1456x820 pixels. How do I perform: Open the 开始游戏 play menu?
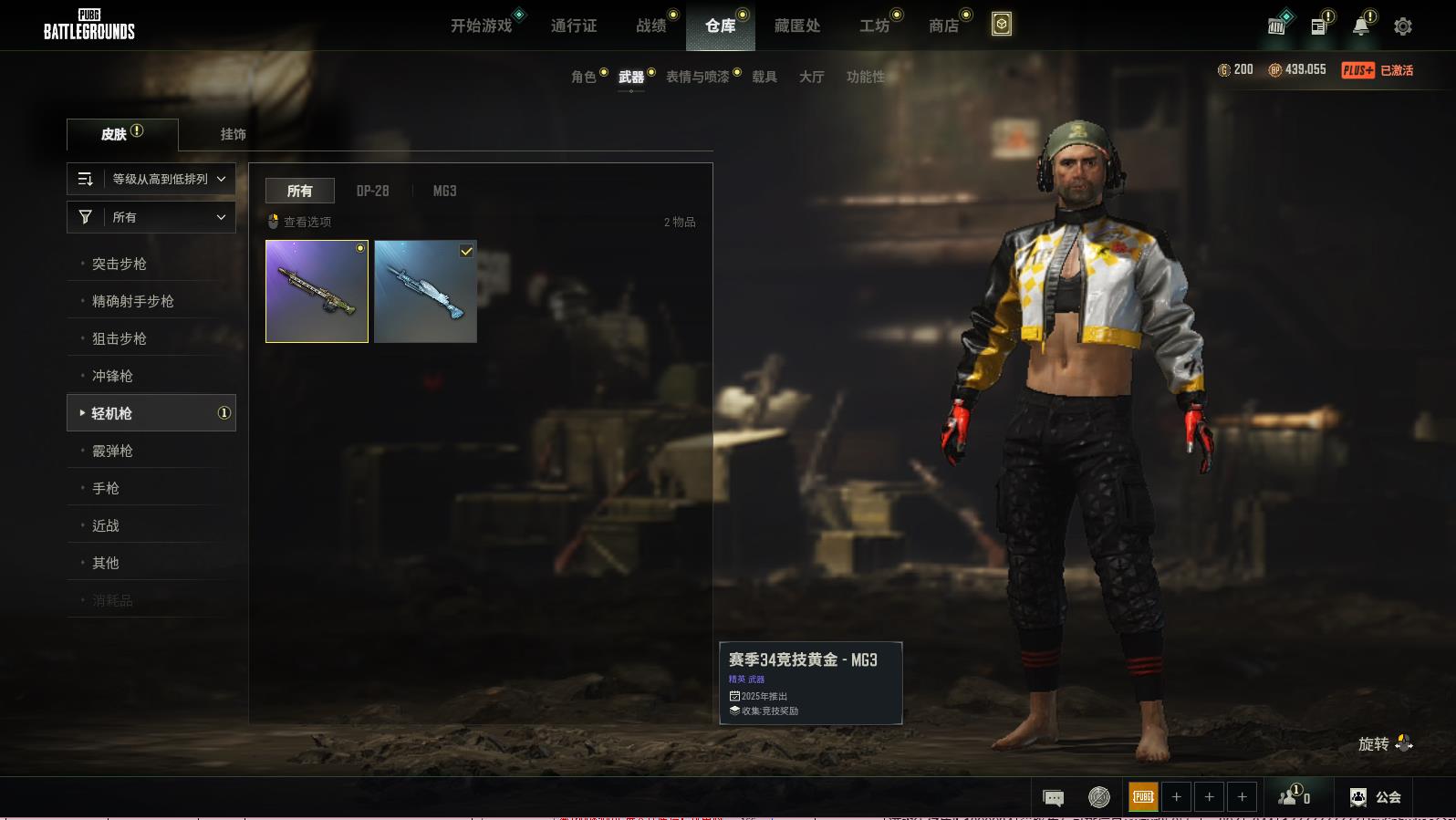[481, 26]
